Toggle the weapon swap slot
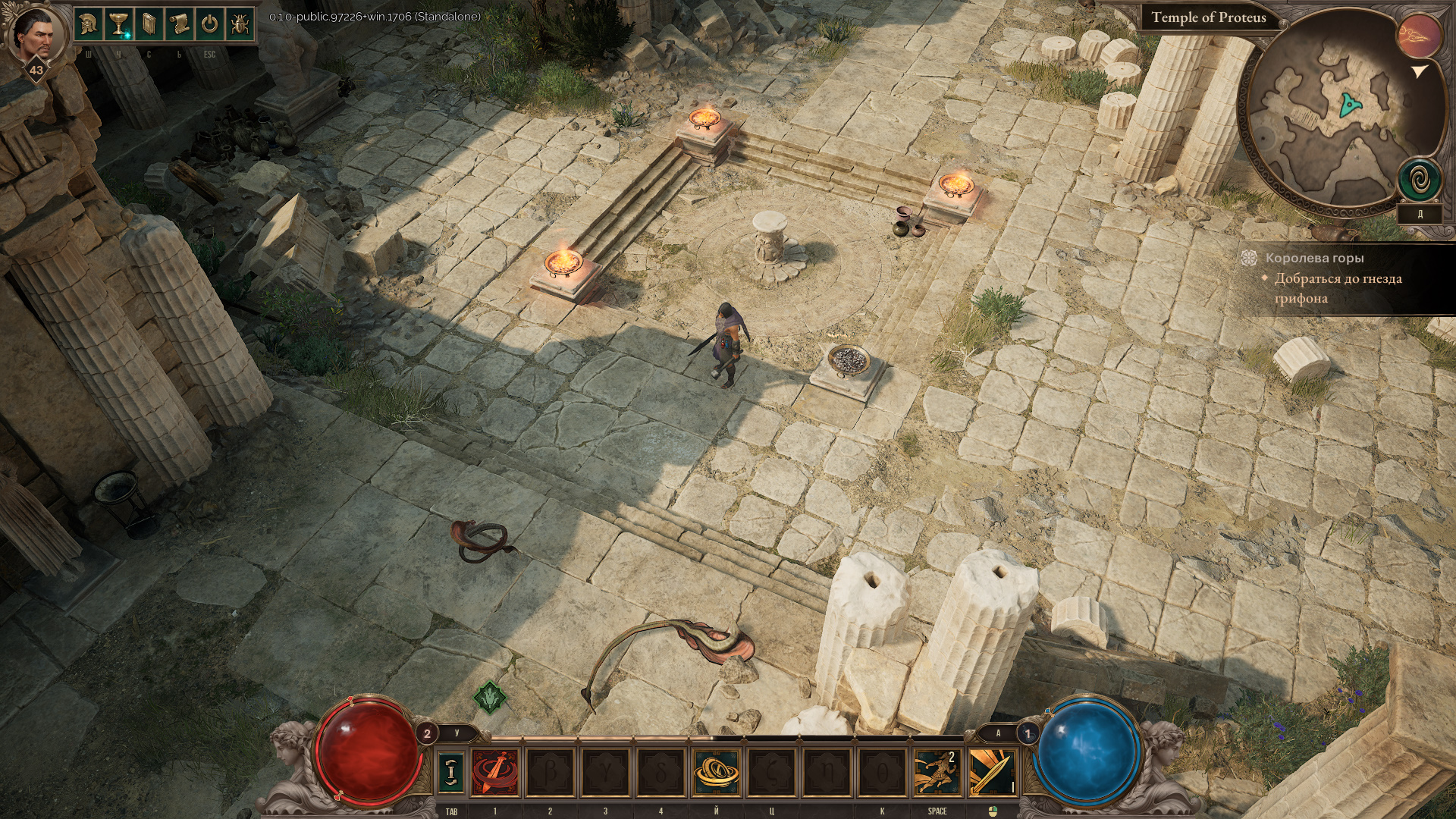The image size is (1456, 819). (451, 771)
